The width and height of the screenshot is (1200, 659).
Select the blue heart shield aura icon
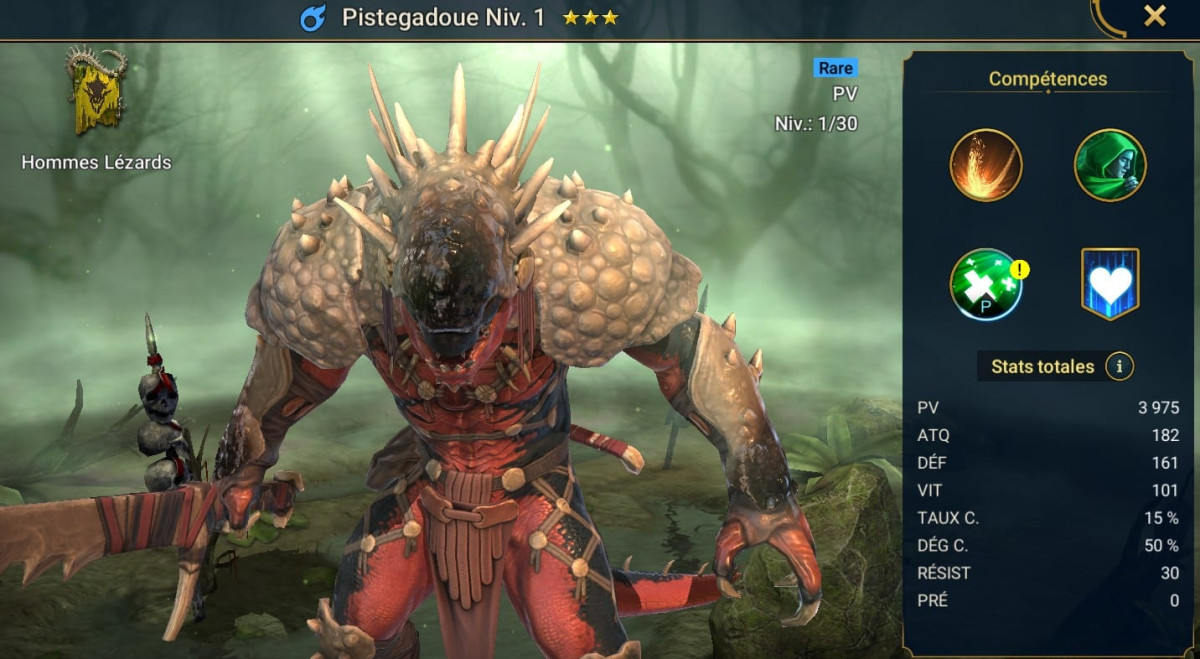coord(1110,285)
